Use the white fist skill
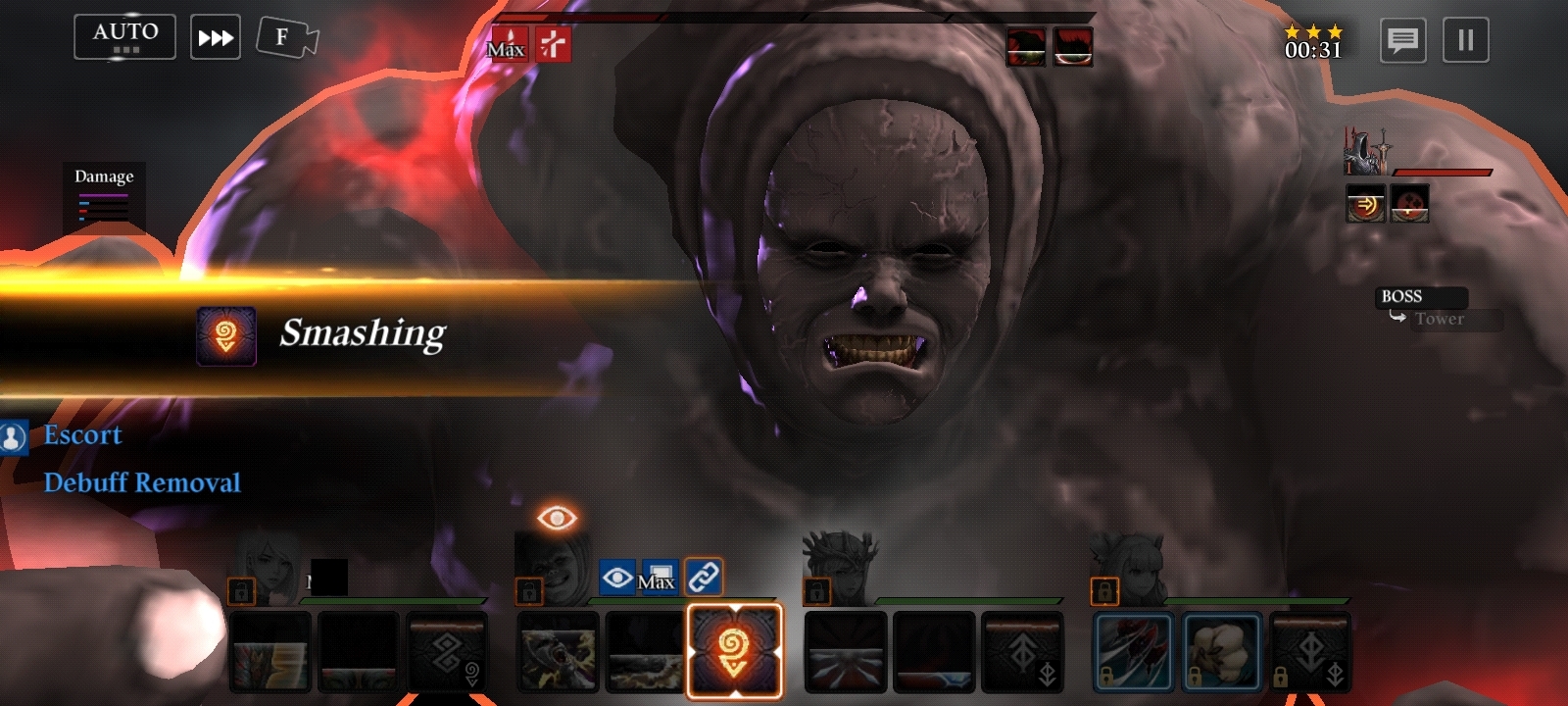Viewport: 1568px width, 706px height. [x=1221, y=651]
